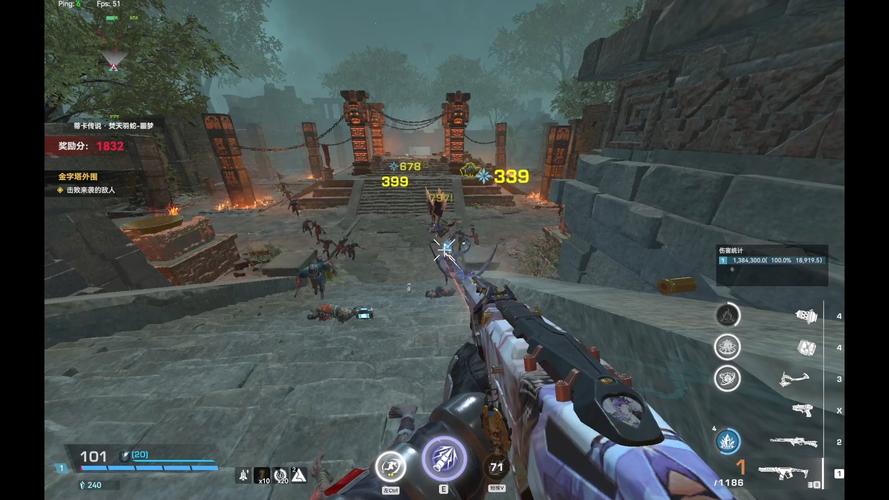The width and height of the screenshot is (889, 500).
Task: Select the x10 buff item icon
Action: (x=262, y=475)
